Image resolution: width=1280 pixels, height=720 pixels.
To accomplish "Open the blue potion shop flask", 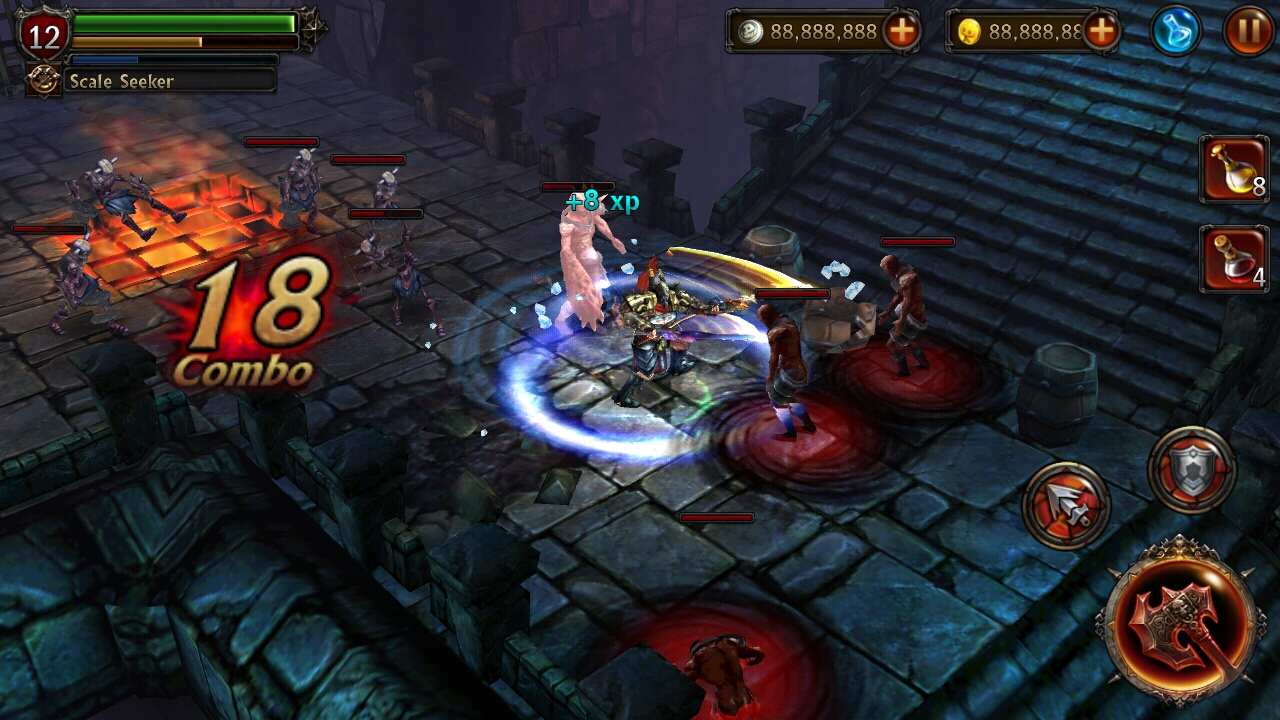I will [x=1175, y=30].
